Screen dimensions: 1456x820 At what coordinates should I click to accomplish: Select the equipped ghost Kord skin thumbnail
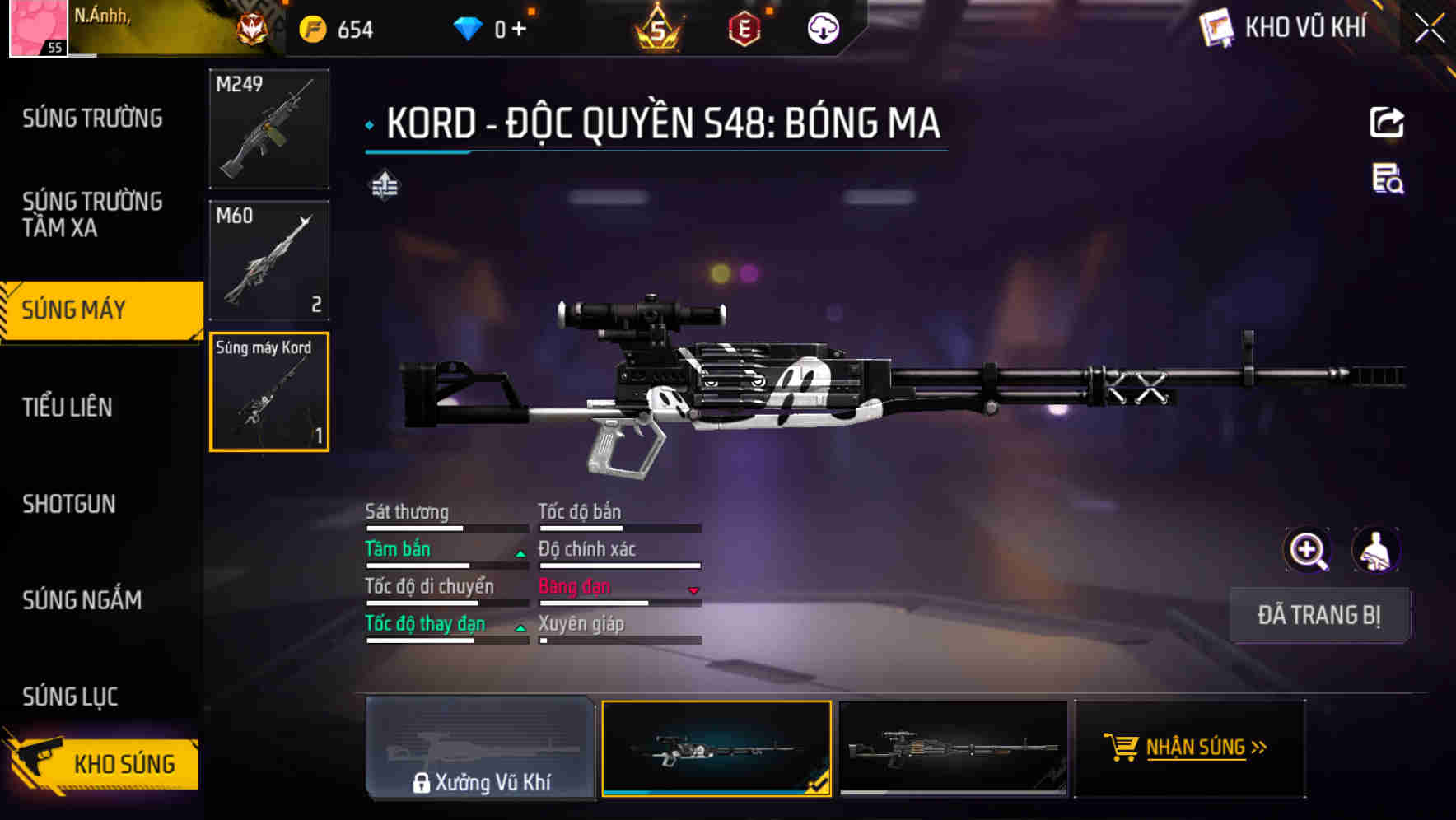point(716,748)
